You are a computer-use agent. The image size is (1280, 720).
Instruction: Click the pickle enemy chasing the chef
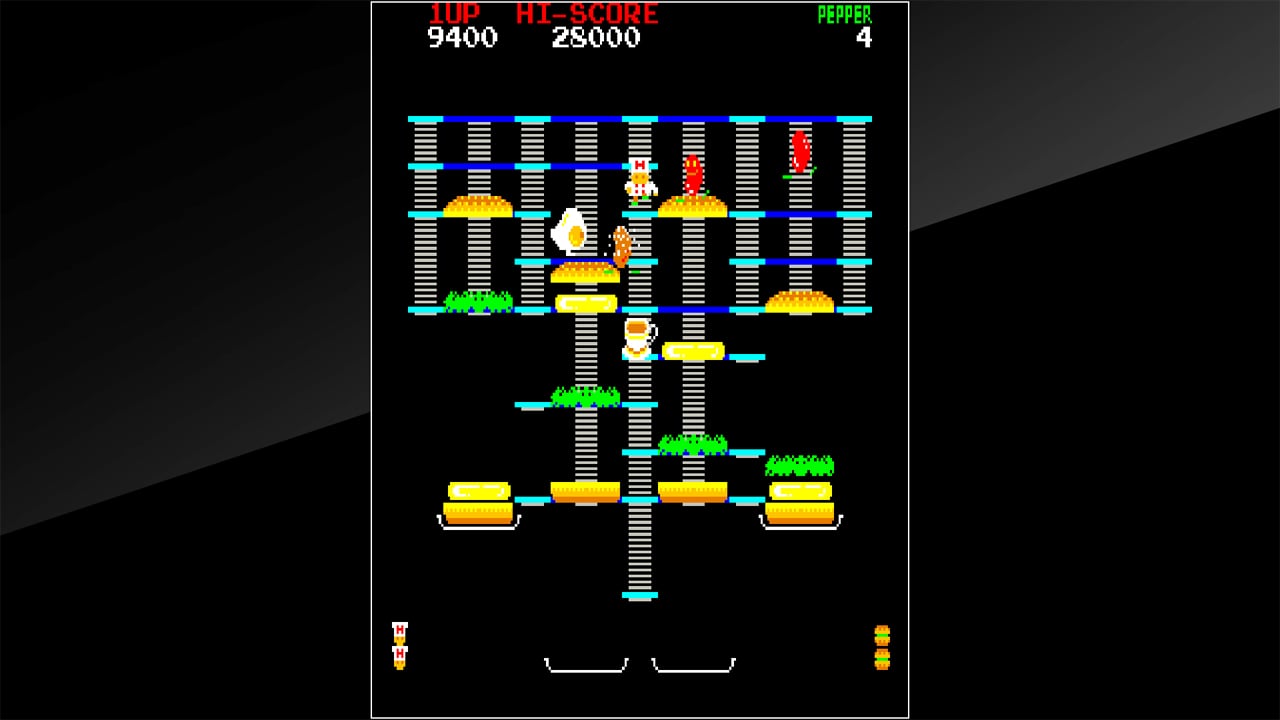620,245
